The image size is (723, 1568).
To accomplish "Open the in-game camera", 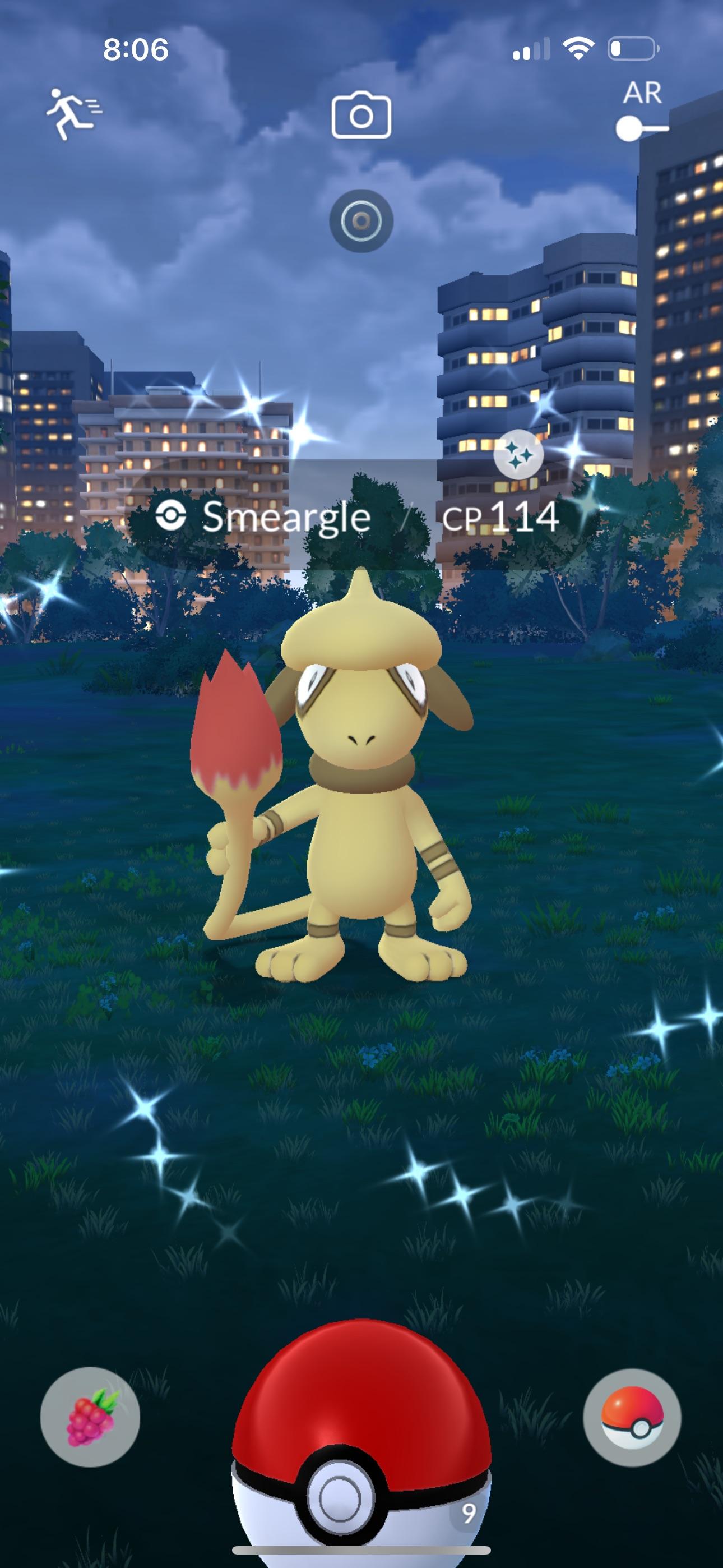I will pos(361,116).
